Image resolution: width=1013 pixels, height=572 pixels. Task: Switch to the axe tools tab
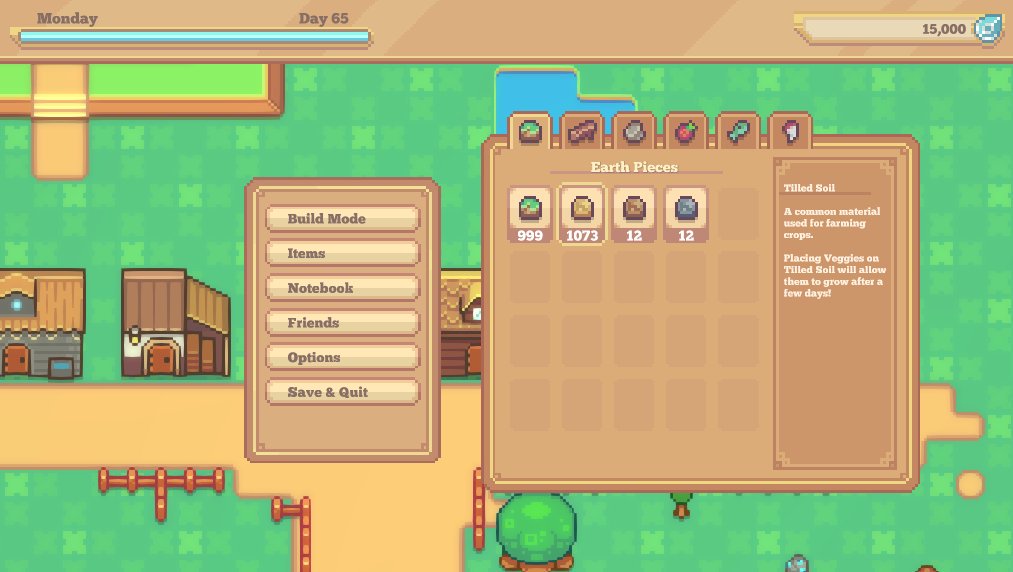pos(790,131)
